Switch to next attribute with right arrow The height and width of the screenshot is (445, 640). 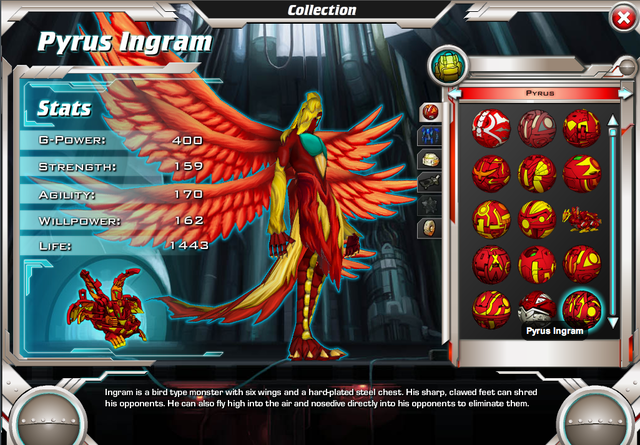625,92
